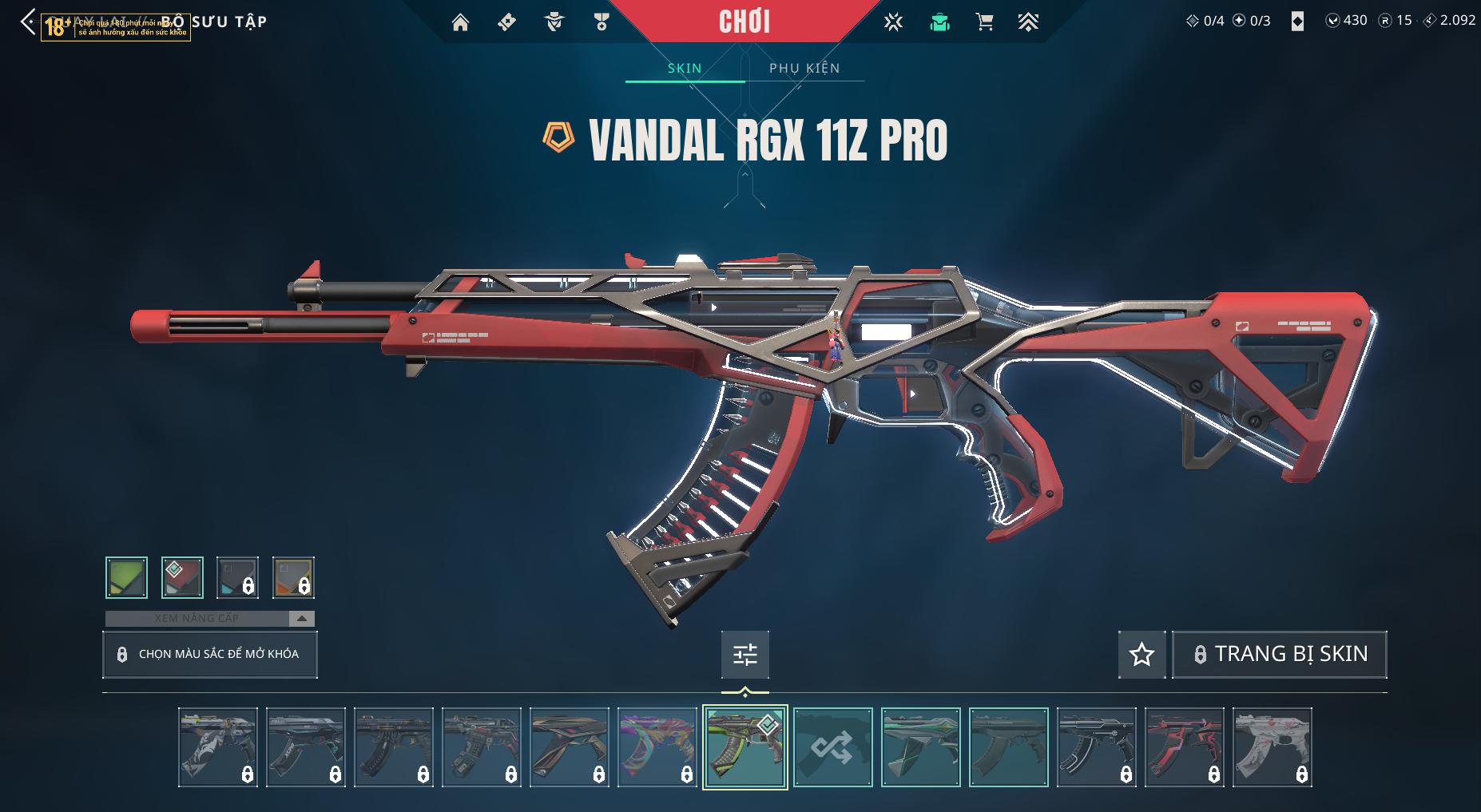Open the home icon in top navigation

point(460,22)
